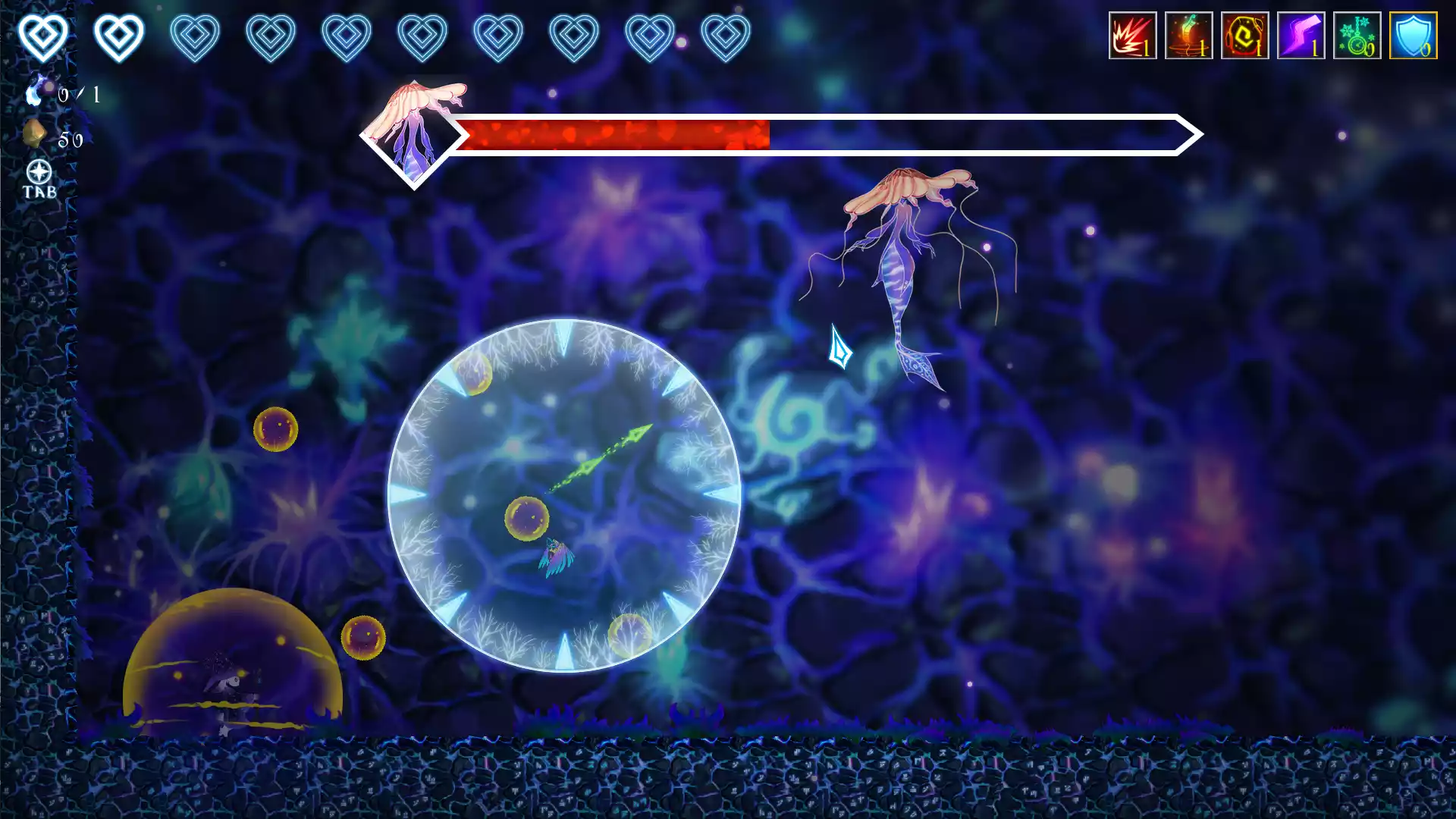Select the orange flame swirl spell
Screen dimensions: 1456x819
pyautogui.click(x=1188, y=36)
